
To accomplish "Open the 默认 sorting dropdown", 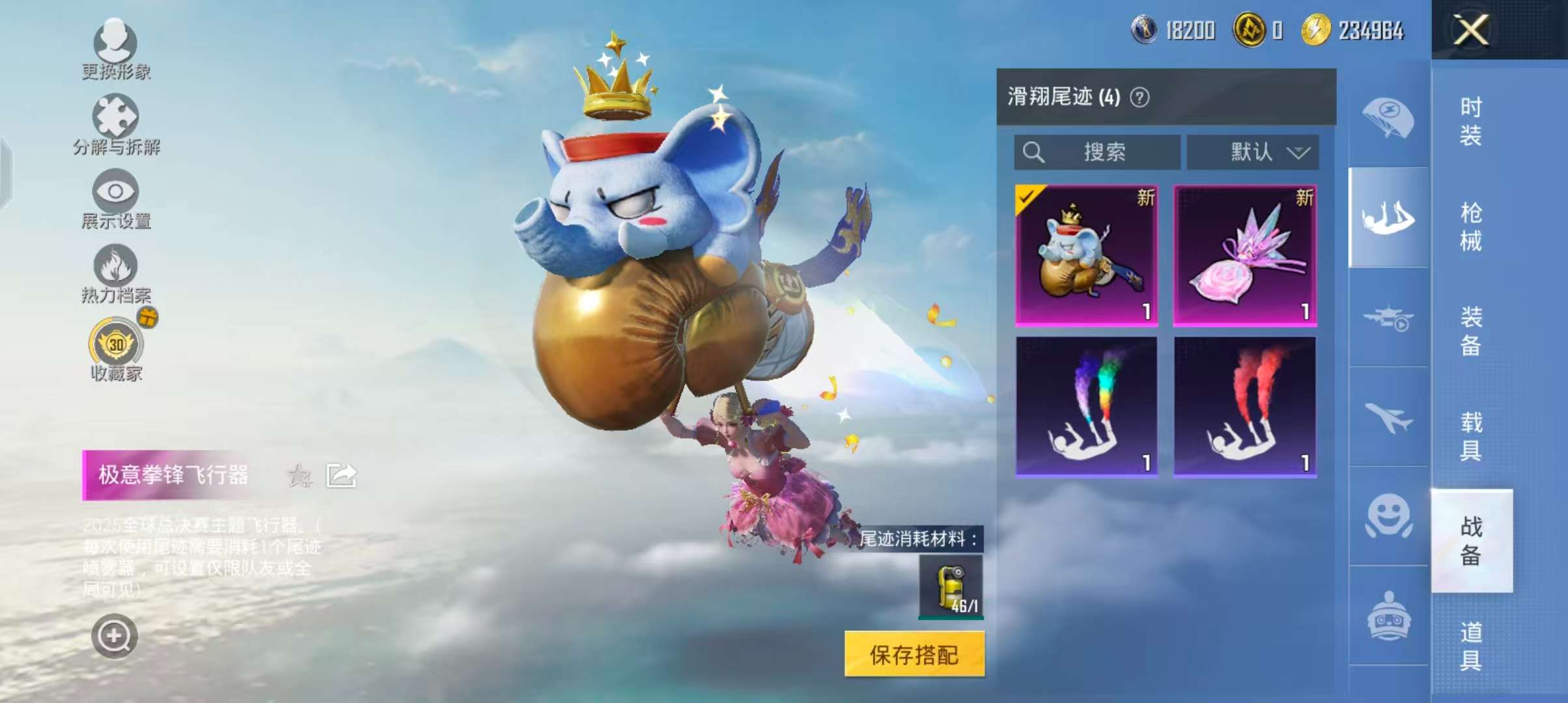I will coord(1252,152).
